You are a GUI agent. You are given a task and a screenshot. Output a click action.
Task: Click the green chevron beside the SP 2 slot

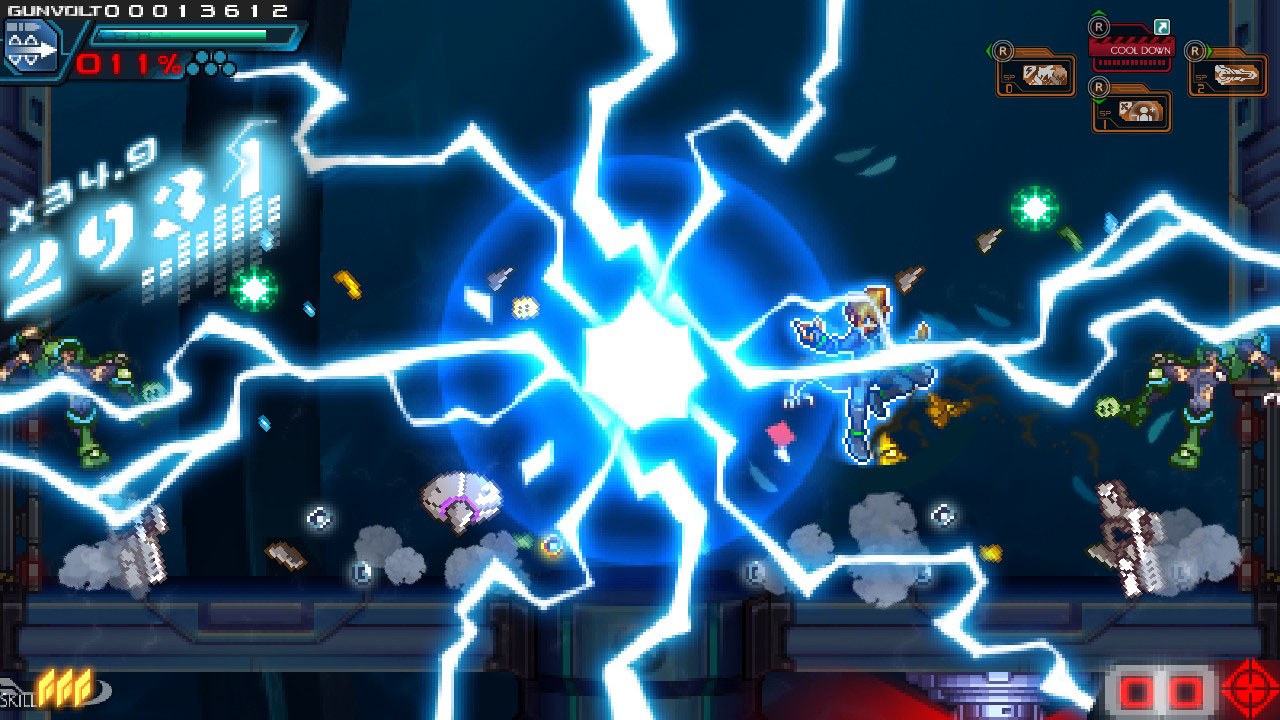(x=1207, y=50)
